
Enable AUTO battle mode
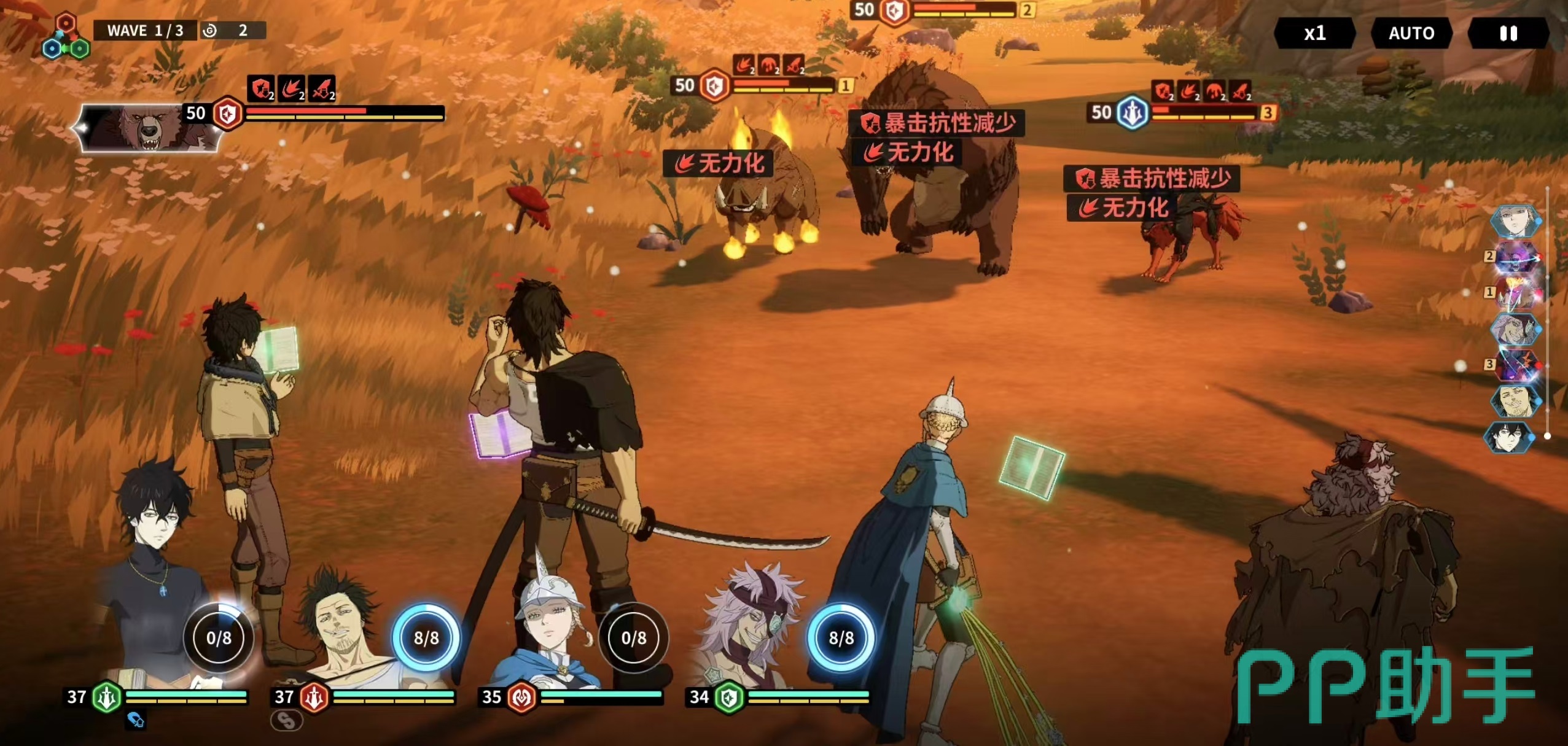1411,33
